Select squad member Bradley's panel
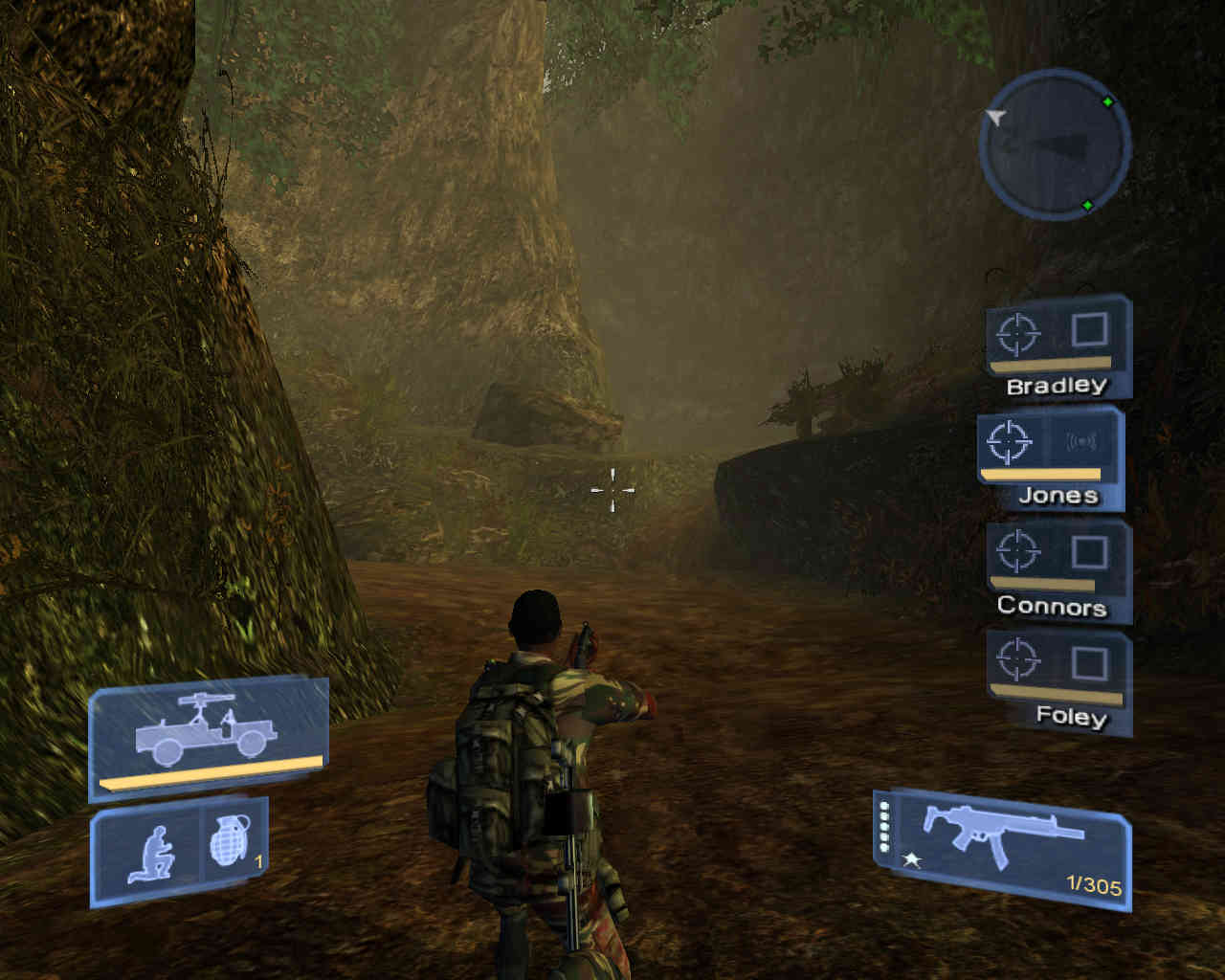The image size is (1225, 980). pos(1058,346)
